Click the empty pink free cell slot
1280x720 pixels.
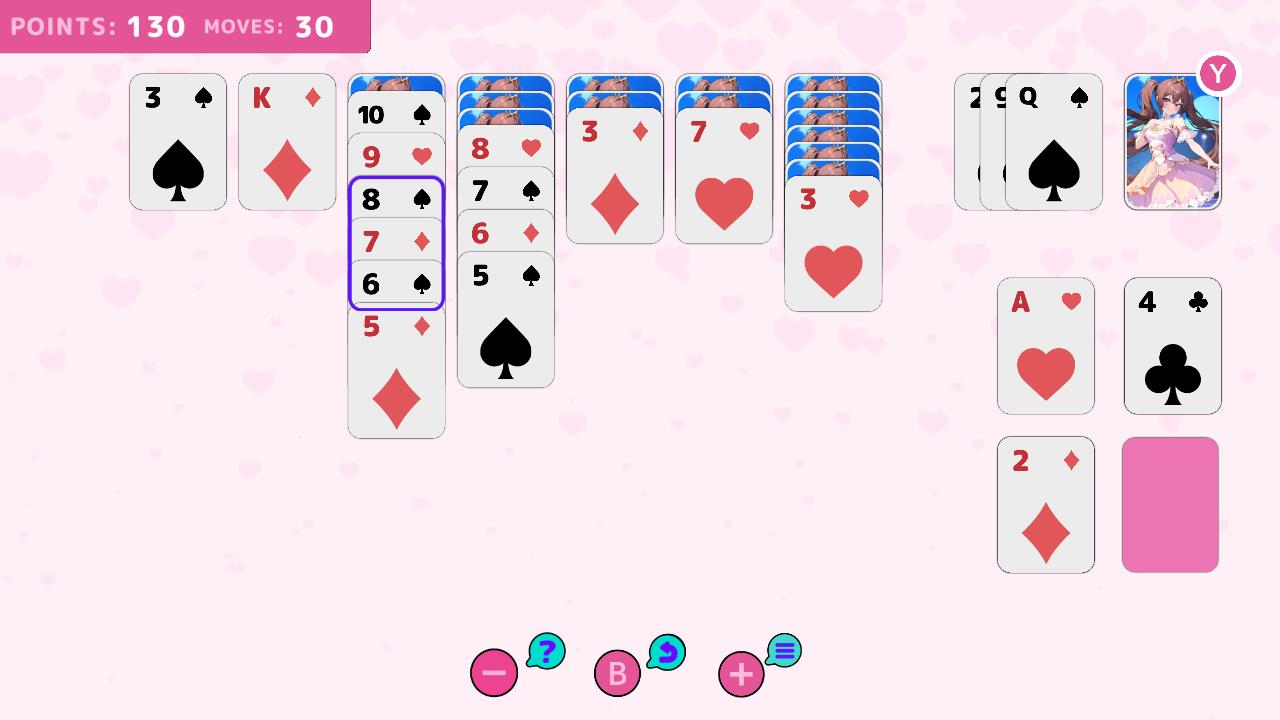point(1170,504)
